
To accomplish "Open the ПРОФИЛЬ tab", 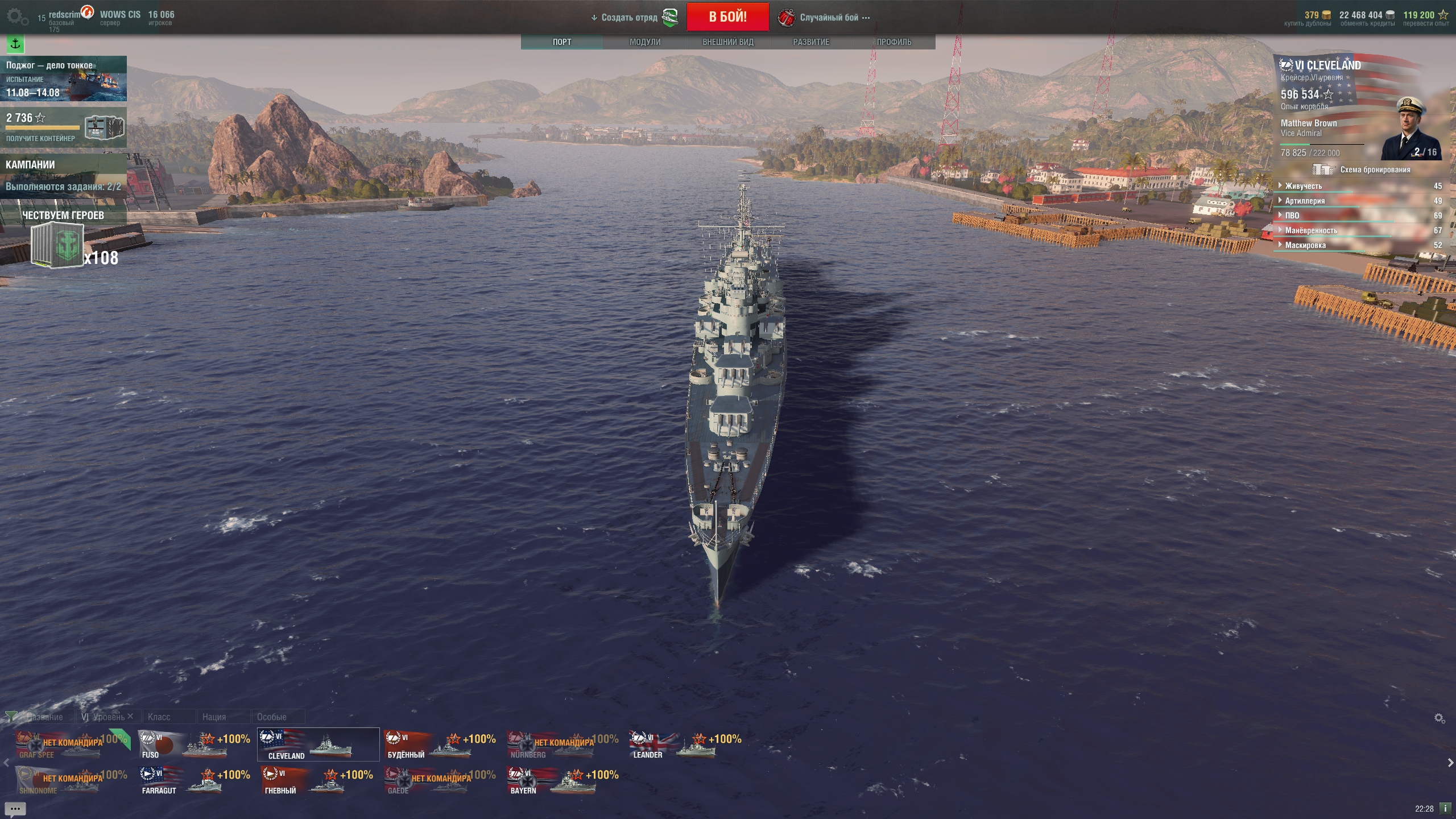I will [x=894, y=42].
